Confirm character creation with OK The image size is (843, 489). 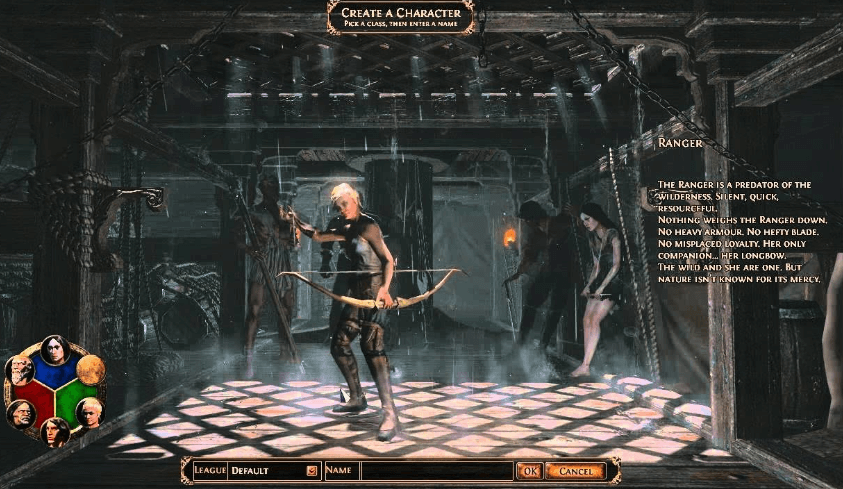pos(529,470)
